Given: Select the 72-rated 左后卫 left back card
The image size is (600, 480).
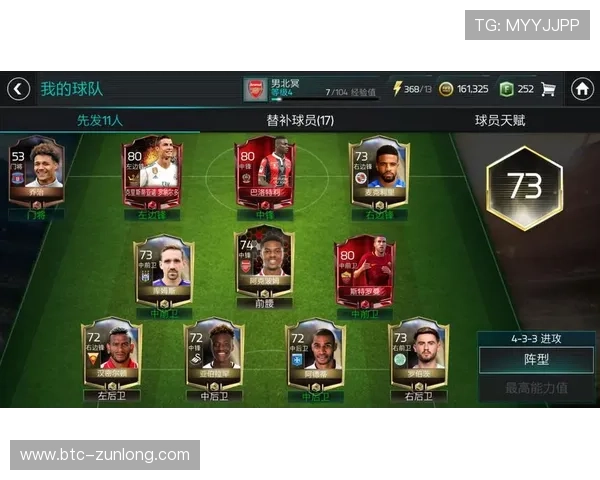Looking at the screenshot, I should click(112, 354).
